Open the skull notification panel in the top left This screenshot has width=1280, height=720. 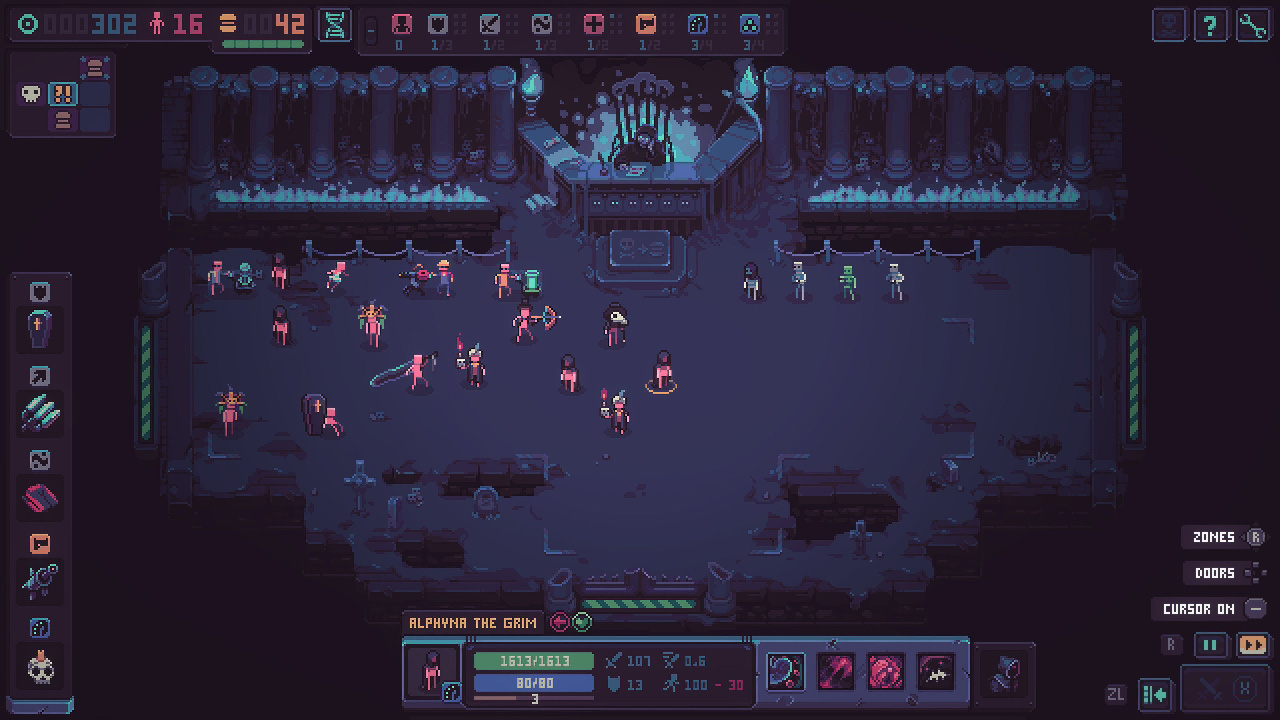coord(30,93)
